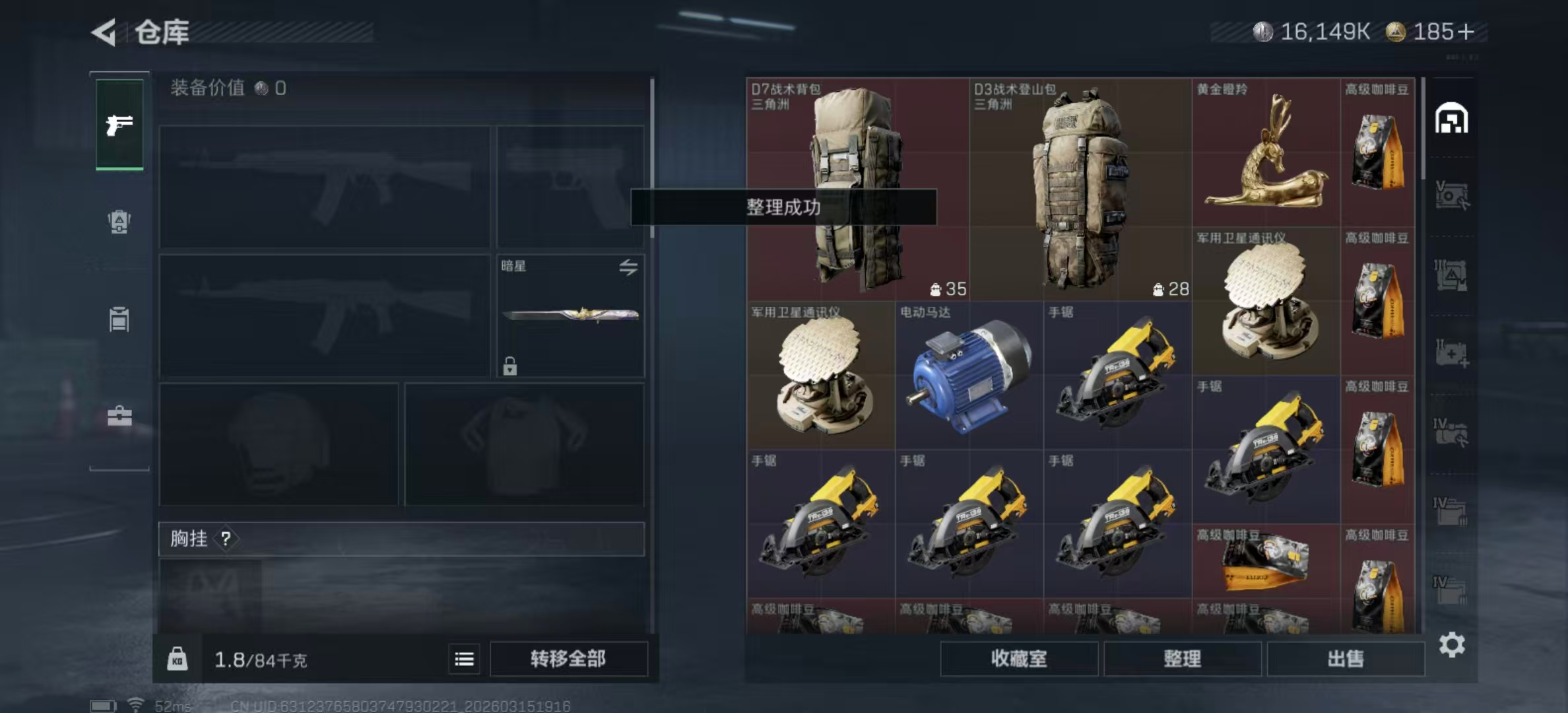Viewport: 1568px width, 713px height.
Task: Go back from the 仓库 screen
Action: coord(104,32)
